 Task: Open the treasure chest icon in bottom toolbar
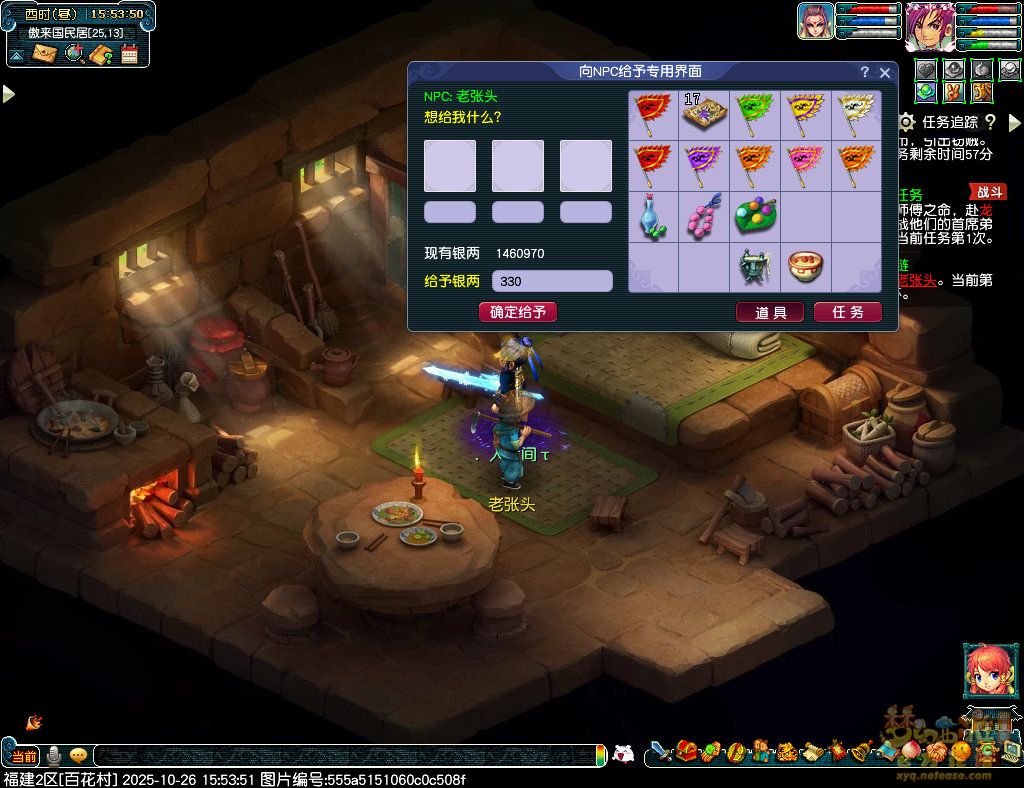[x=686, y=751]
